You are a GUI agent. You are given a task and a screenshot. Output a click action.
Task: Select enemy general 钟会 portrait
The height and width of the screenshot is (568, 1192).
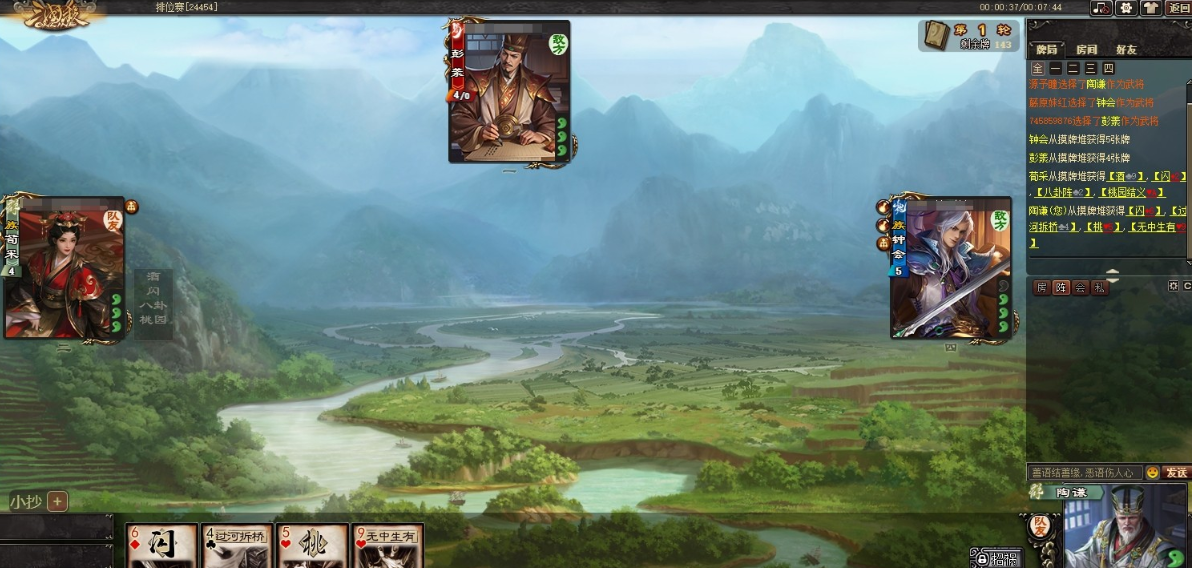(x=951, y=268)
